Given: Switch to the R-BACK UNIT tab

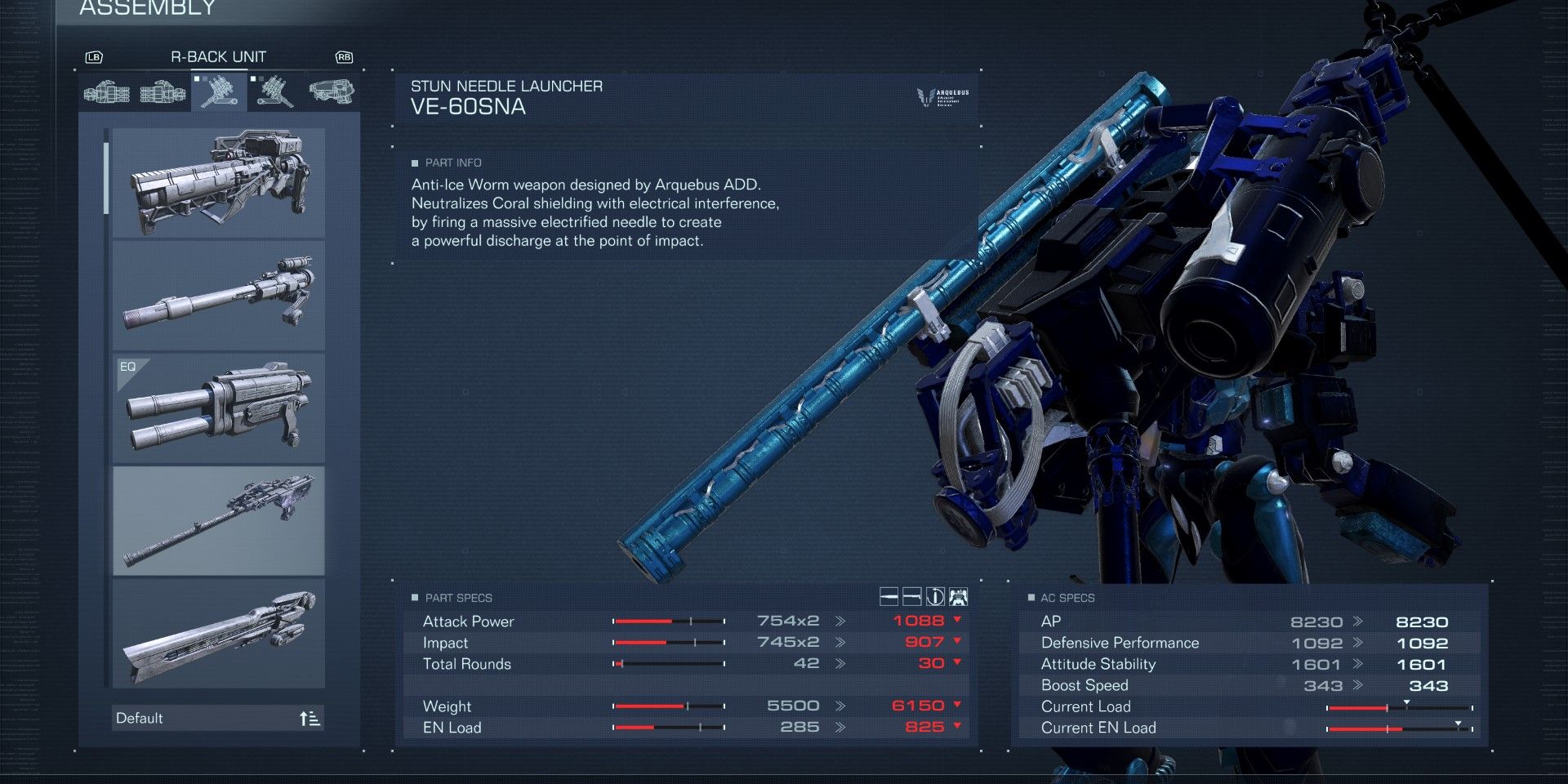Looking at the screenshot, I should click(x=217, y=56).
